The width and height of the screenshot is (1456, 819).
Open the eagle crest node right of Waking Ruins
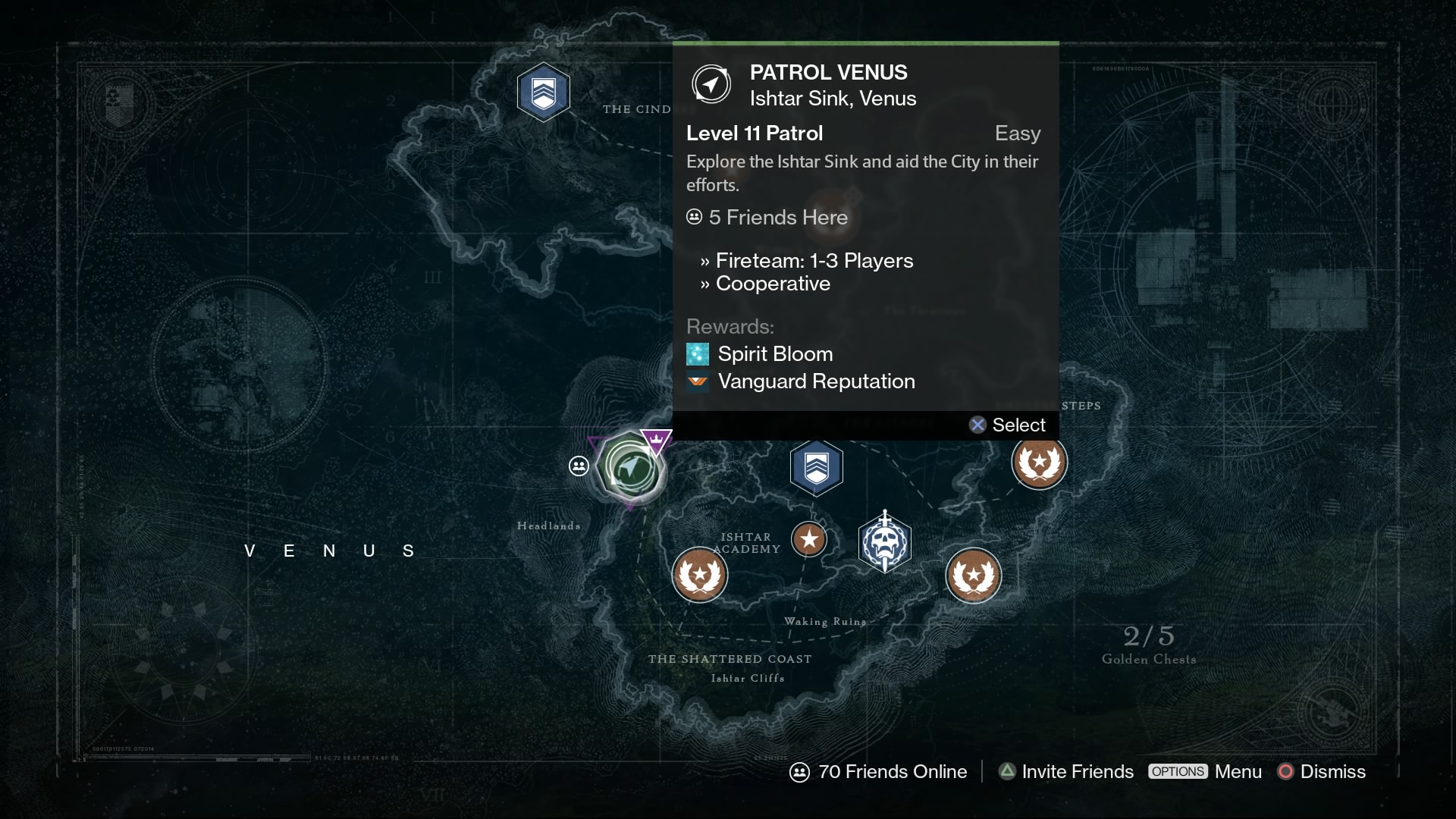[974, 576]
